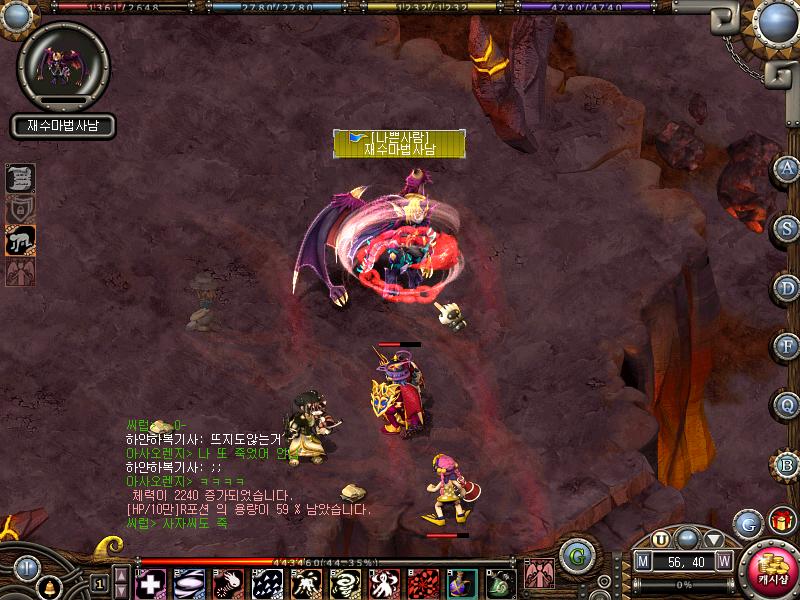Click the round S menu button
This screenshot has height=600, width=800.
[x=788, y=228]
